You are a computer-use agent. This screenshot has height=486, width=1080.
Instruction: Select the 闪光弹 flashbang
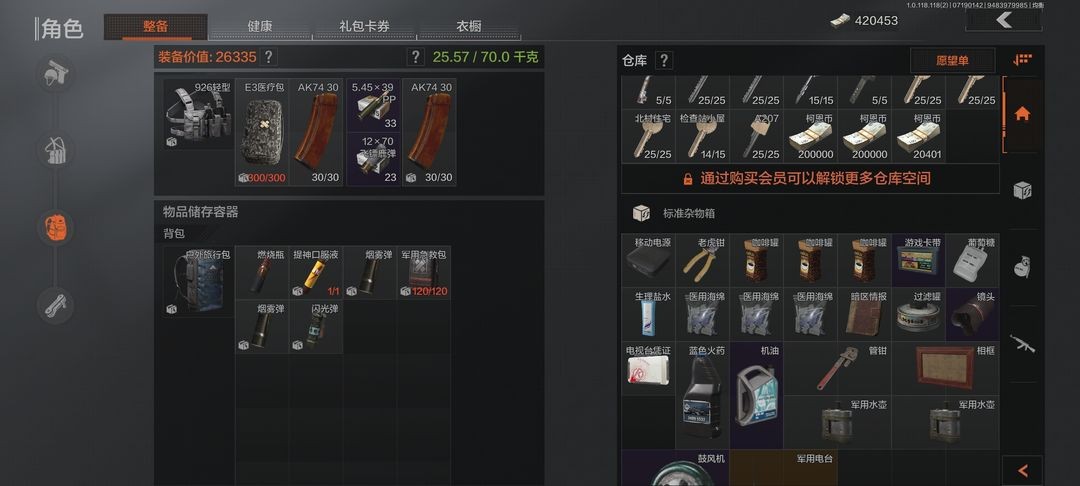(x=316, y=327)
